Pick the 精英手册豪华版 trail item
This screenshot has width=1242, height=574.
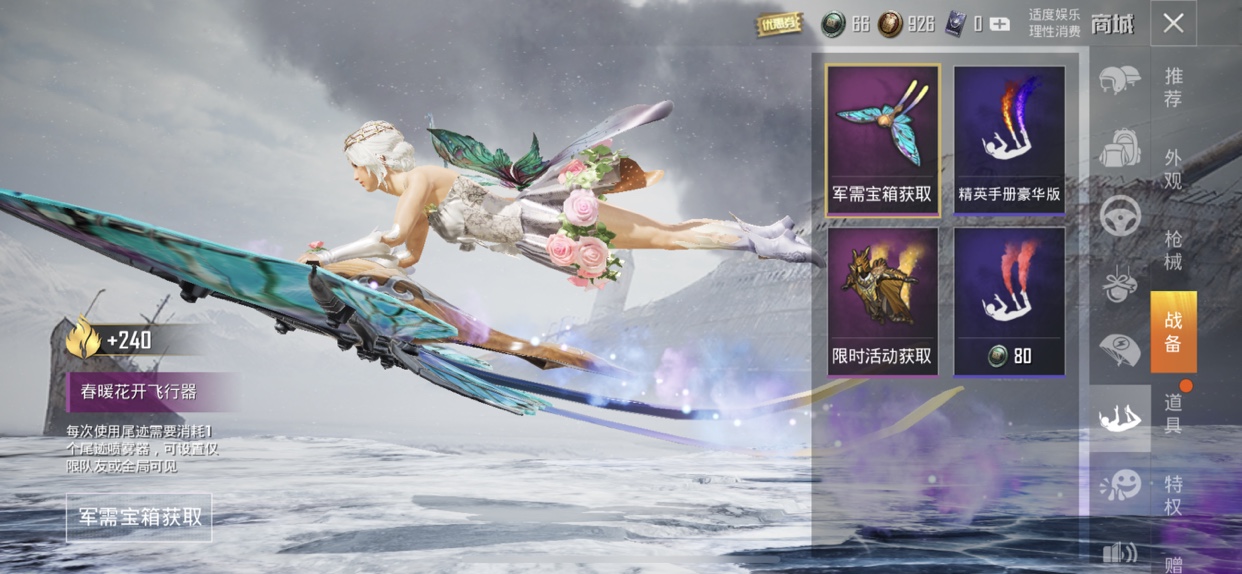click(1009, 140)
